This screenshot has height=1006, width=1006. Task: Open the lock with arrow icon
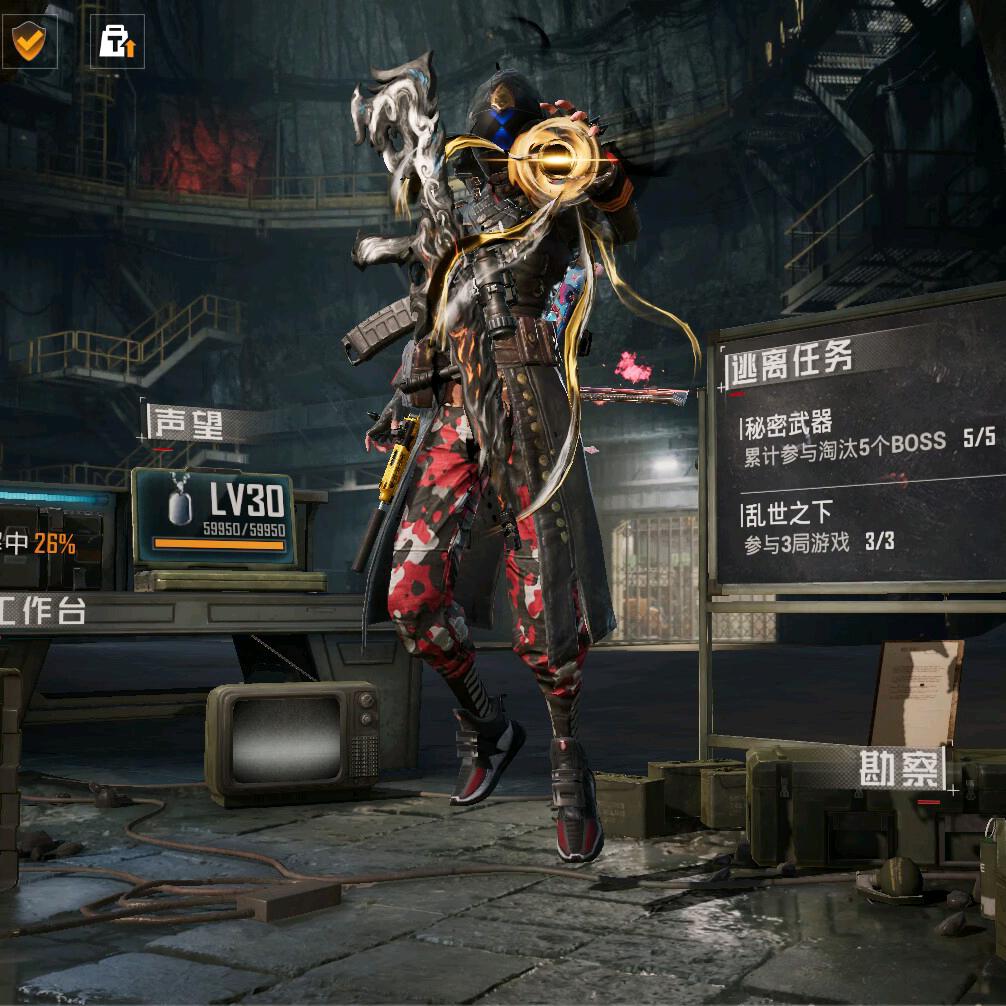pos(117,41)
